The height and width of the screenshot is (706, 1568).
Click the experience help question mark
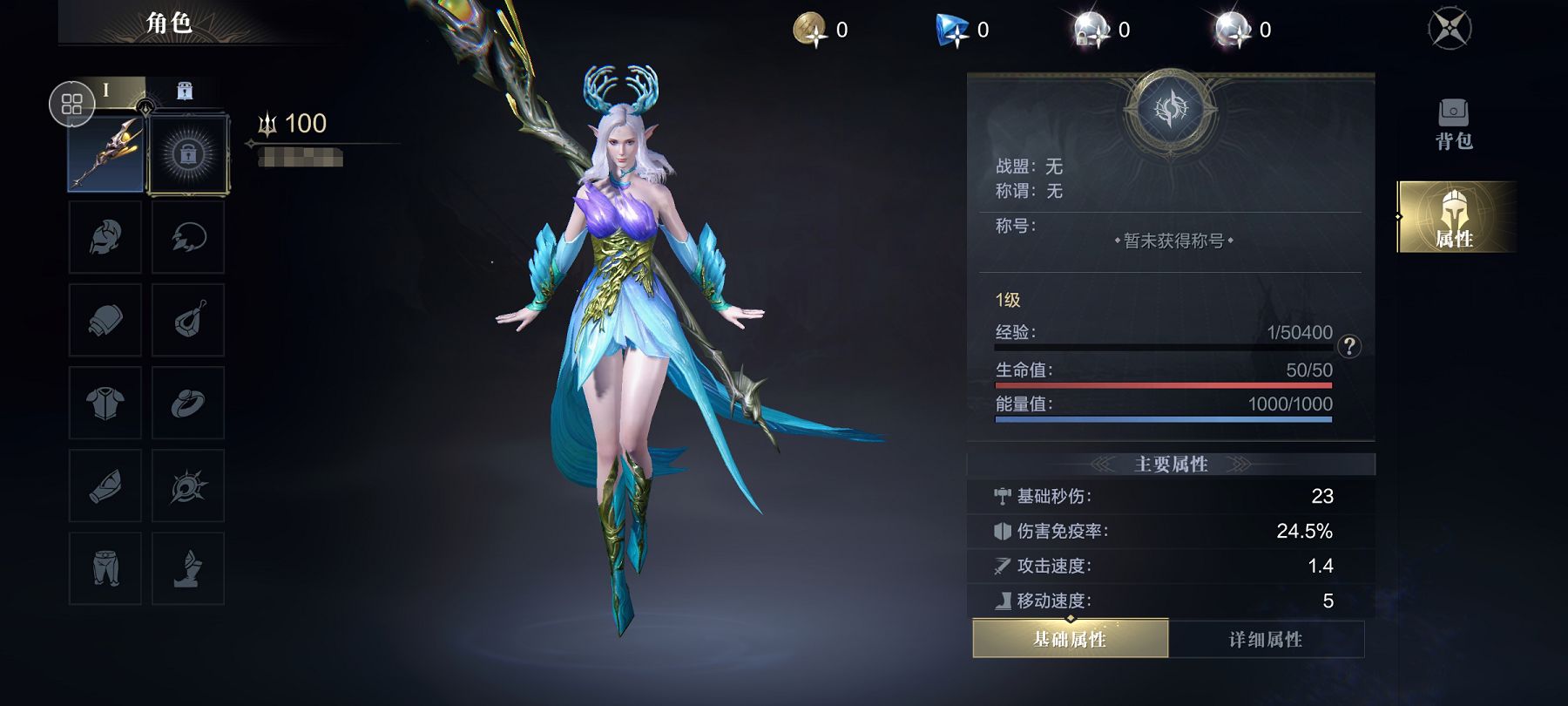click(x=1349, y=346)
